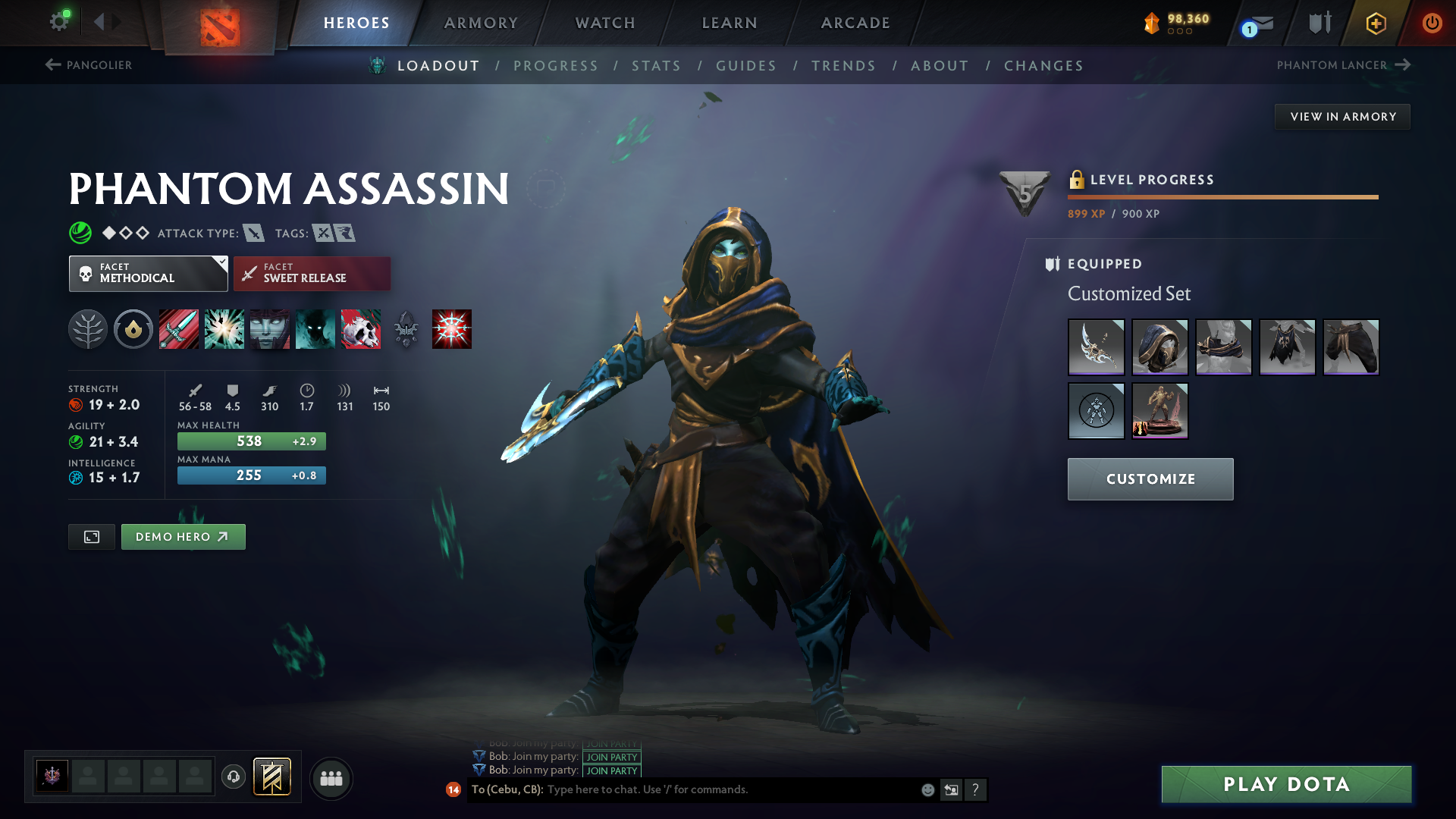
Task: Select the equipped weapon blade slot
Action: [1096, 347]
